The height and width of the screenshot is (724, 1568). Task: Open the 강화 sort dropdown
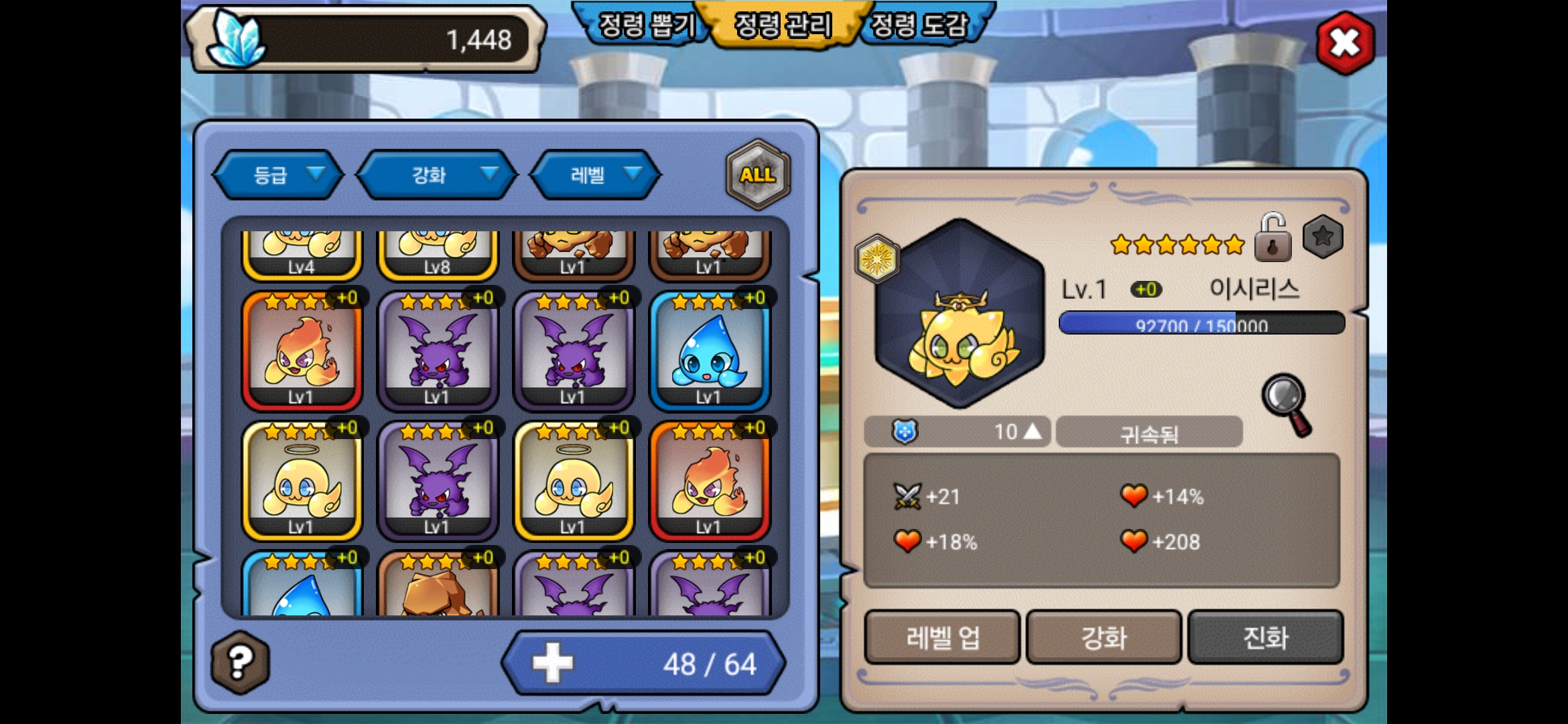tap(437, 175)
